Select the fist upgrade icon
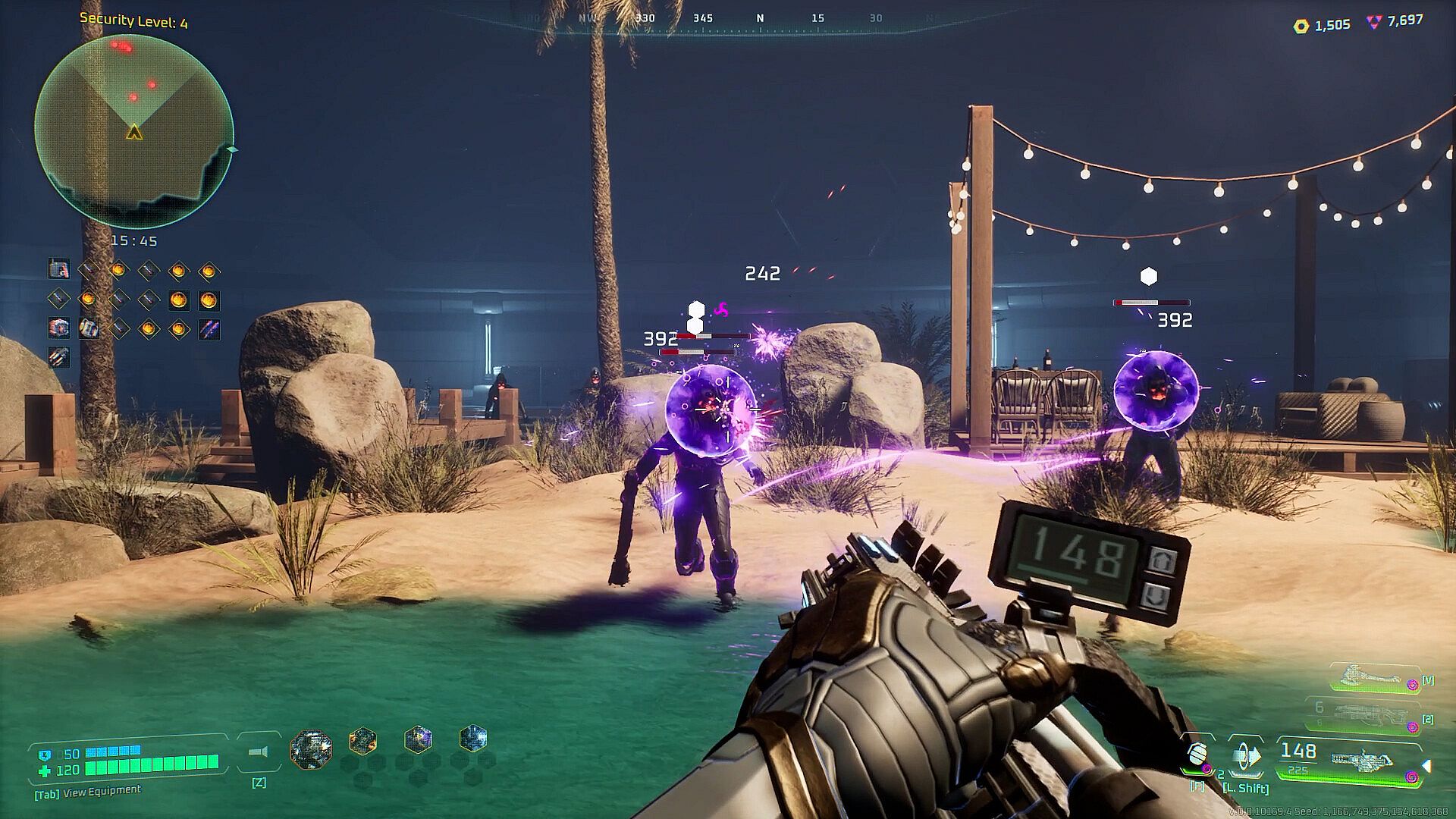The height and width of the screenshot is (819, 1456). coord(58,328)
